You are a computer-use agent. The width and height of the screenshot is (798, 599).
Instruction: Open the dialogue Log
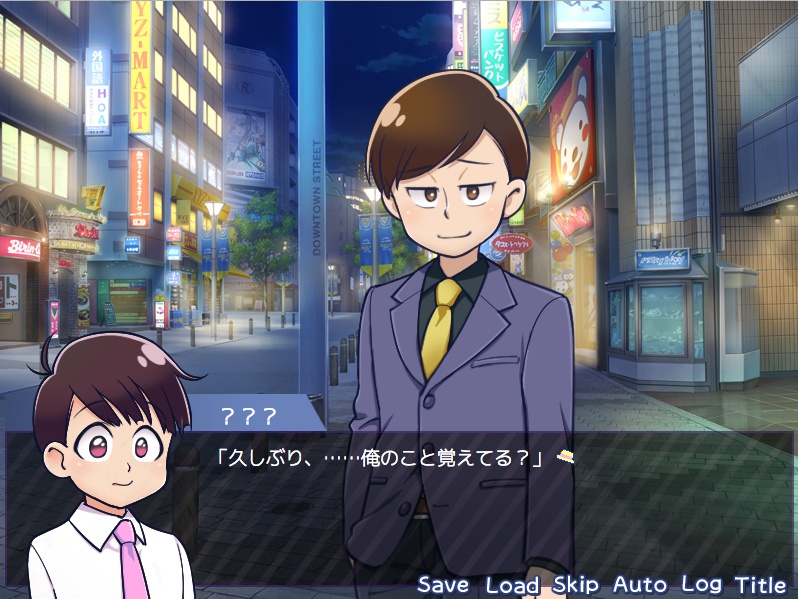(x=701, y=584)
